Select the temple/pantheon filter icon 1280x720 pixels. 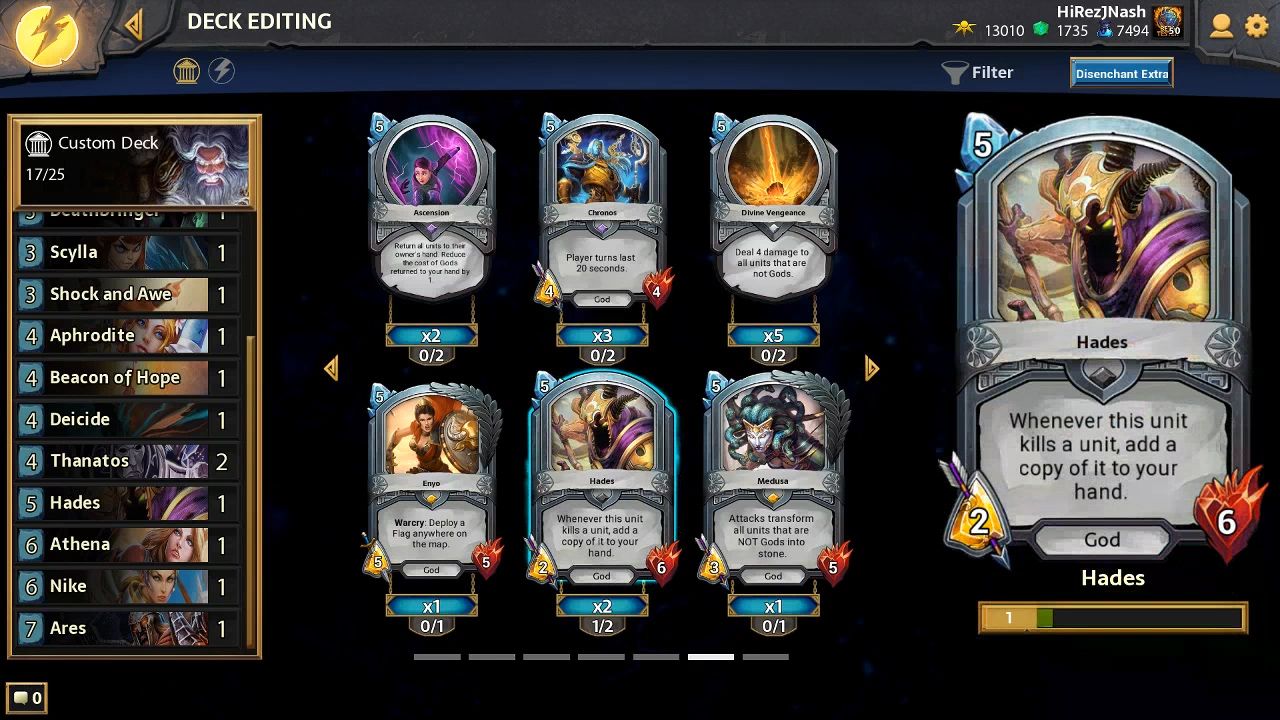tap(187, 72)
